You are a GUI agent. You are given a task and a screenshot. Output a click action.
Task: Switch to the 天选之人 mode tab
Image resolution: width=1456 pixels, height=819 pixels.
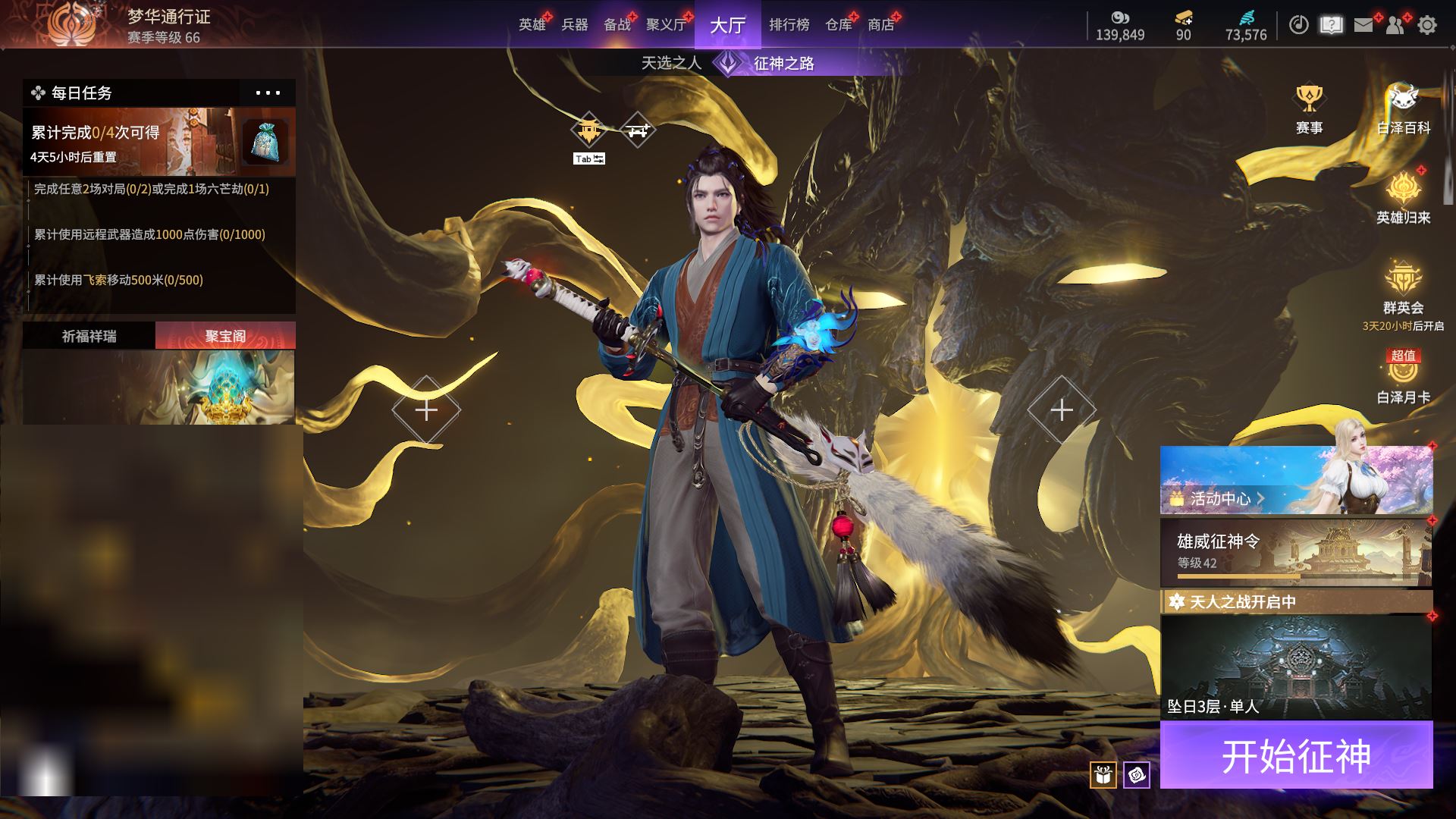(671, 63)
